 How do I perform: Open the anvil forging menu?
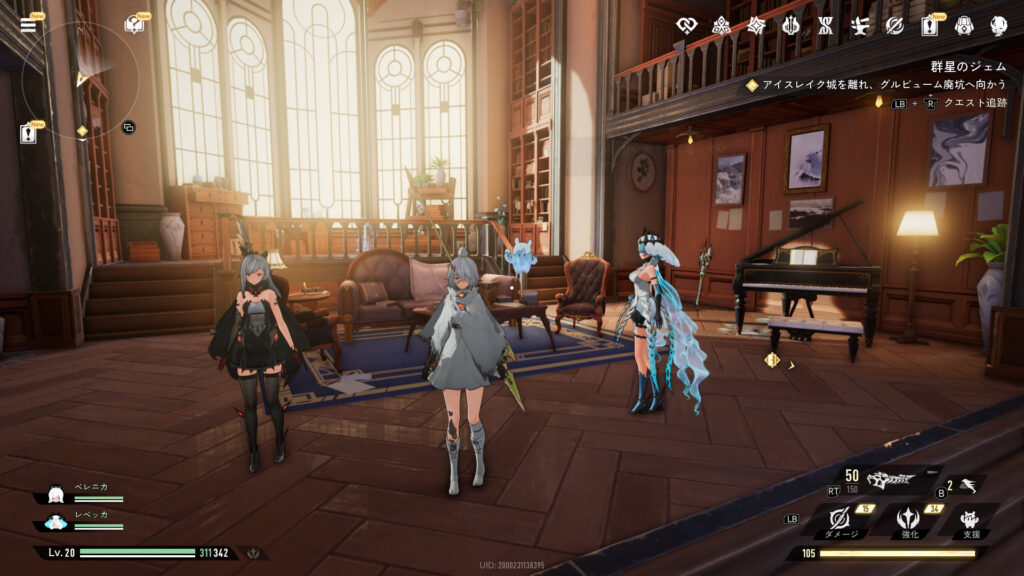click(x=860, y=25)
